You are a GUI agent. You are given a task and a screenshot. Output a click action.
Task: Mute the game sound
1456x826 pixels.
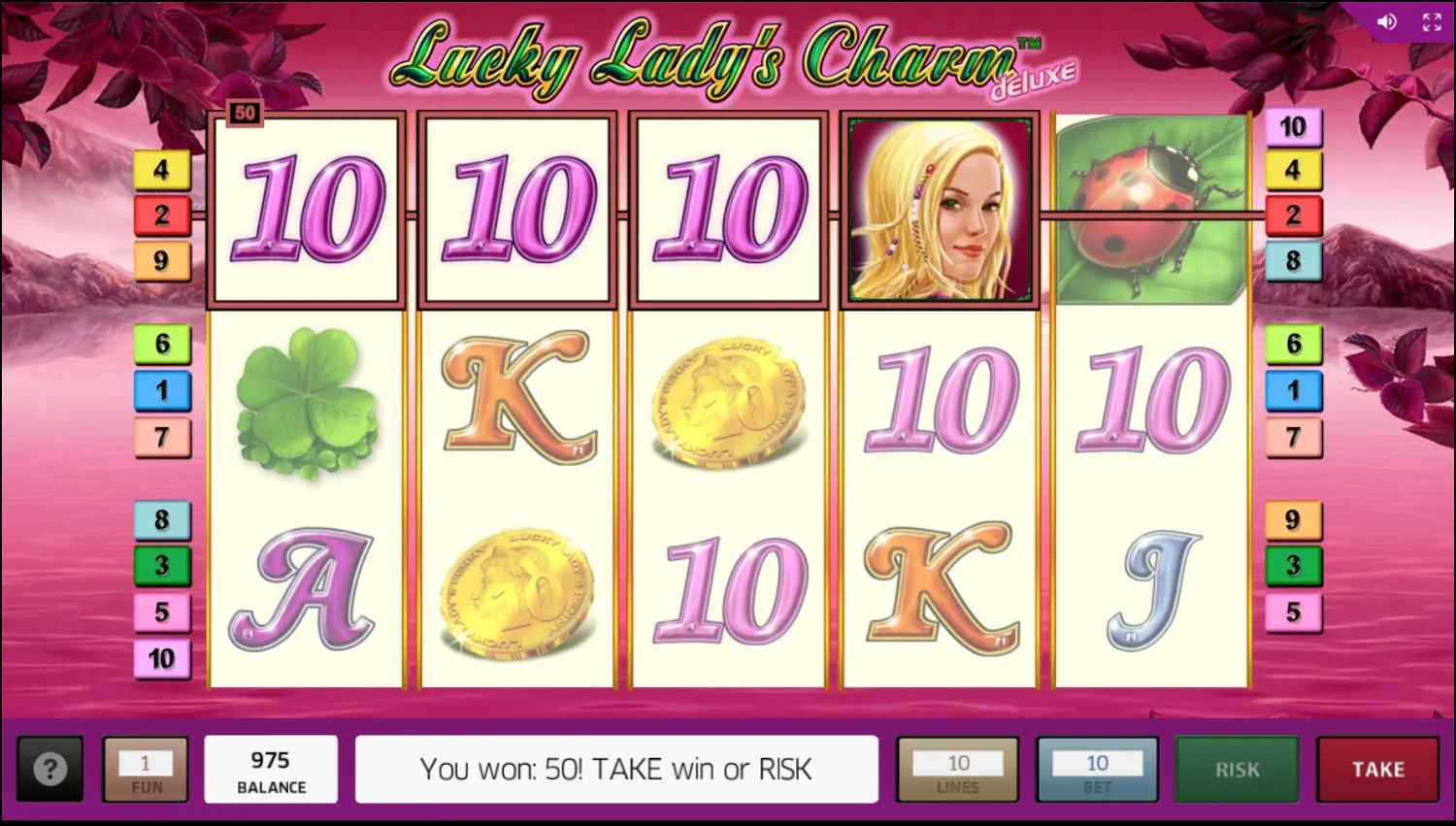[1387, 21]
